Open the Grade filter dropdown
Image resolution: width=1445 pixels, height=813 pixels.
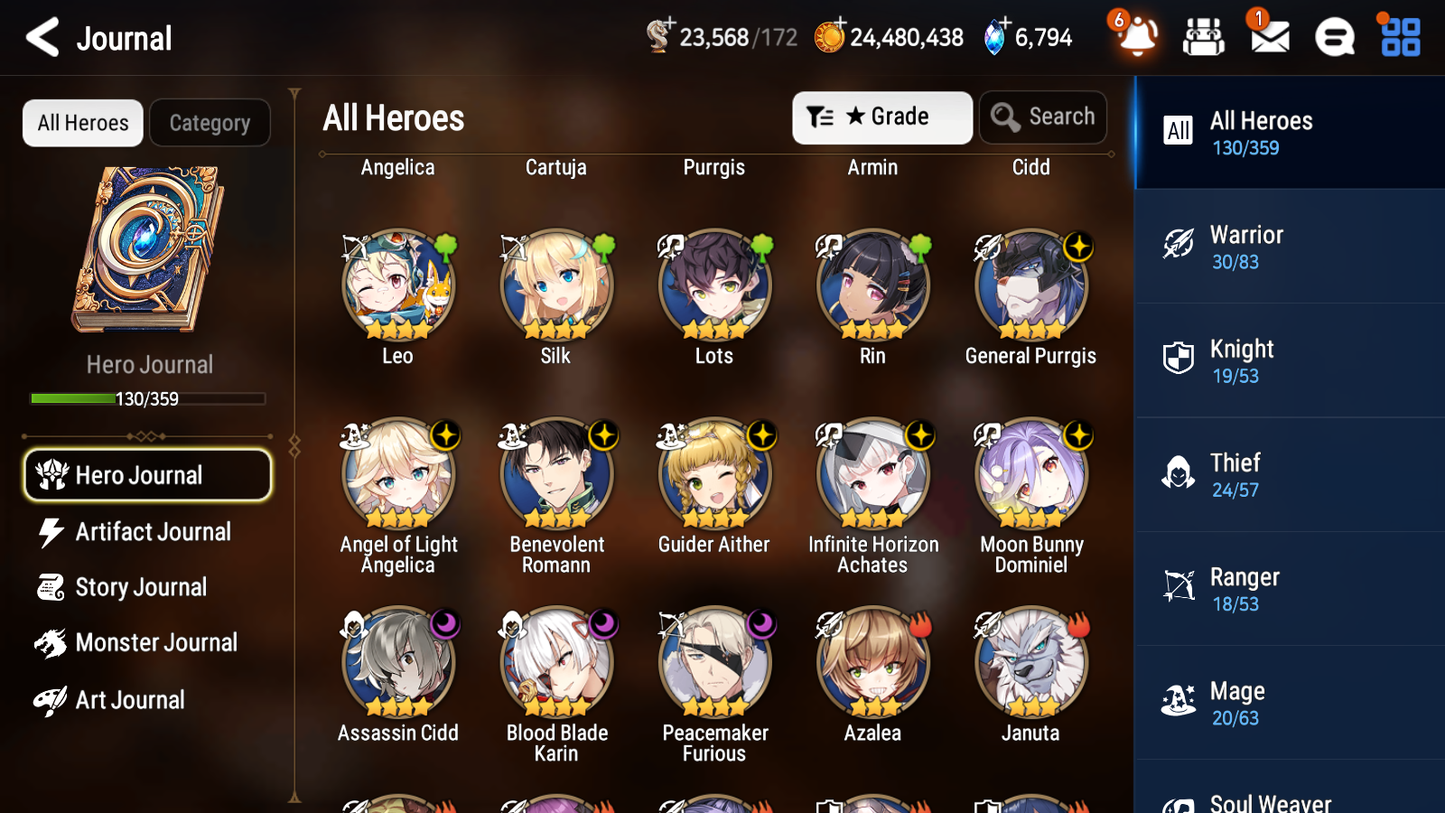(882, 117)
